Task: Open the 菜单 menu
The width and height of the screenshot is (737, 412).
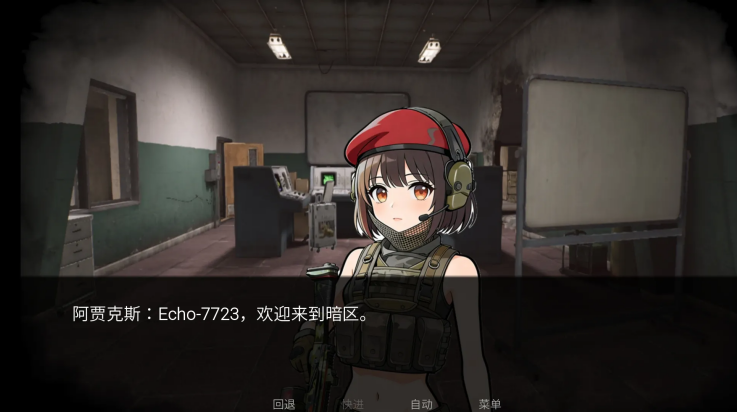Action: tap(489, 404)
